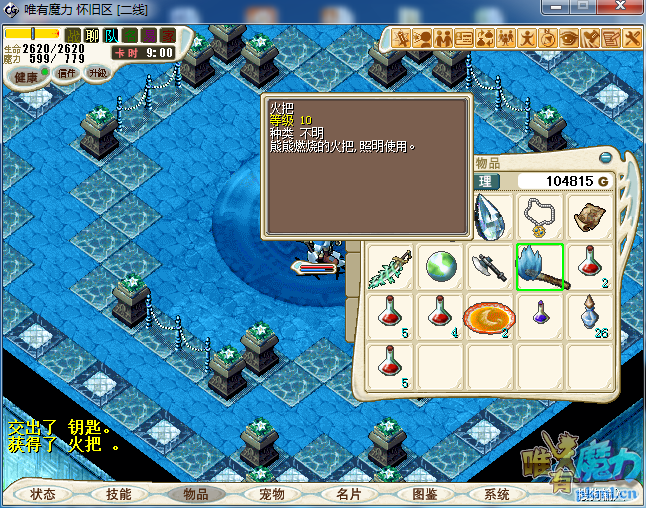
Task: Open the 状态 status tab
Action: click(43, 494)
